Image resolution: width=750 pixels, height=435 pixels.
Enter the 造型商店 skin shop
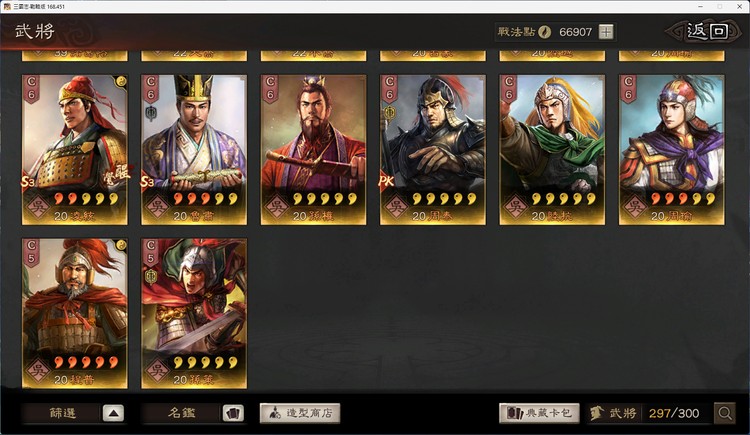[x=299, y=413]
